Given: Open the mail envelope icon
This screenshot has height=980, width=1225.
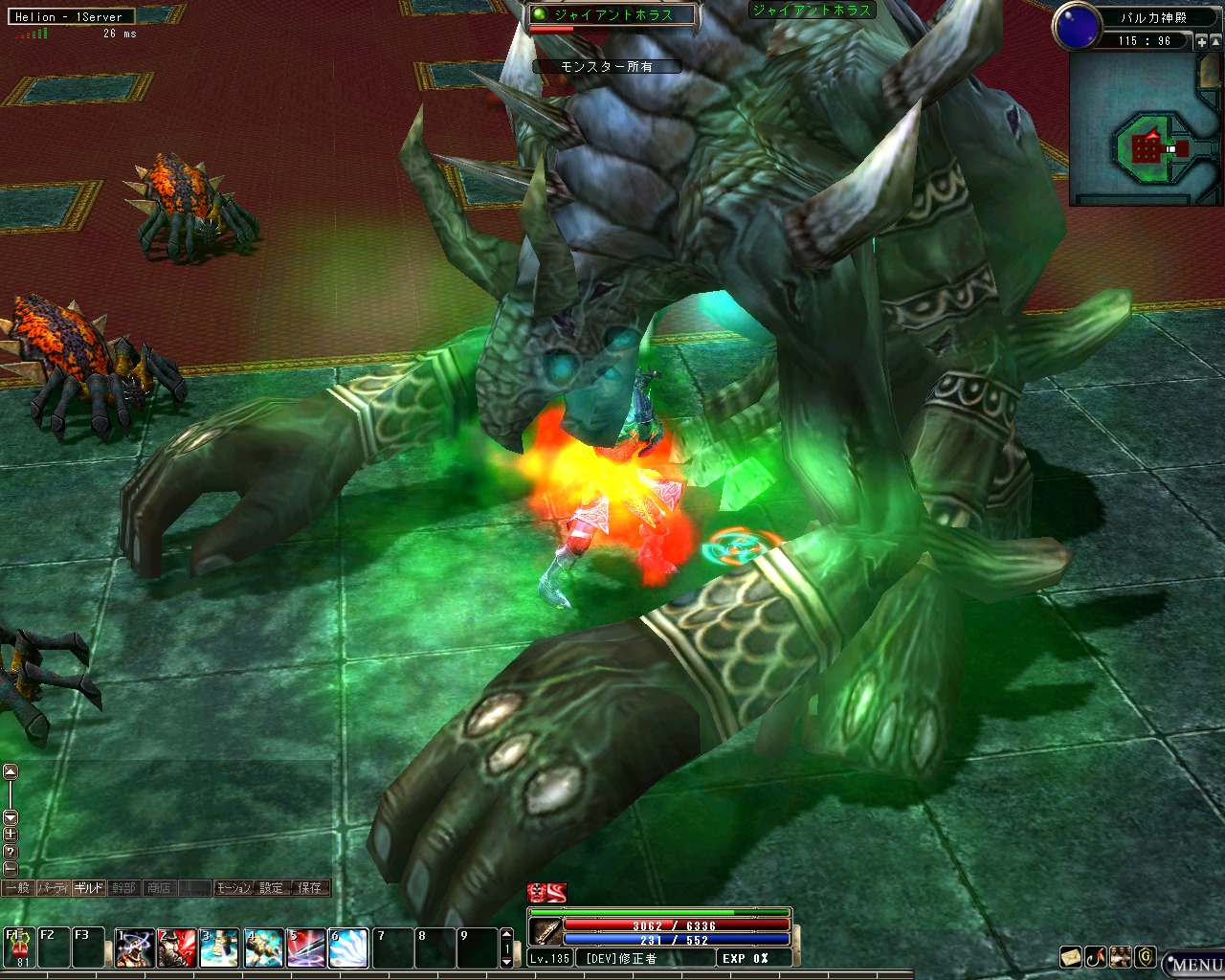Looking at the screenshot, I should point(1070,956).
